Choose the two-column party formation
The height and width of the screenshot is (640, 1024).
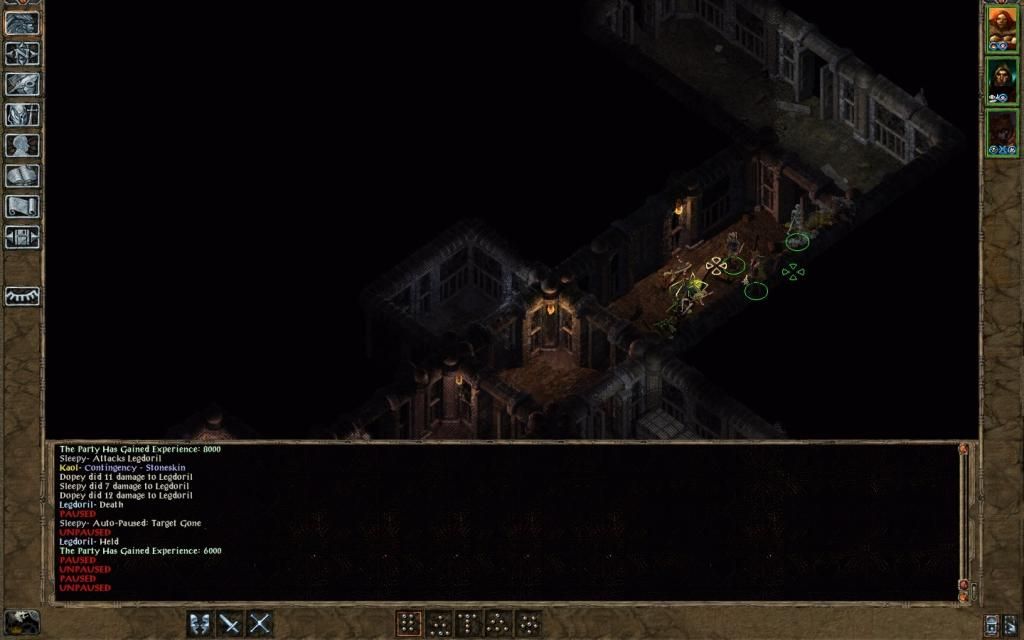click(x=409, y=624)
